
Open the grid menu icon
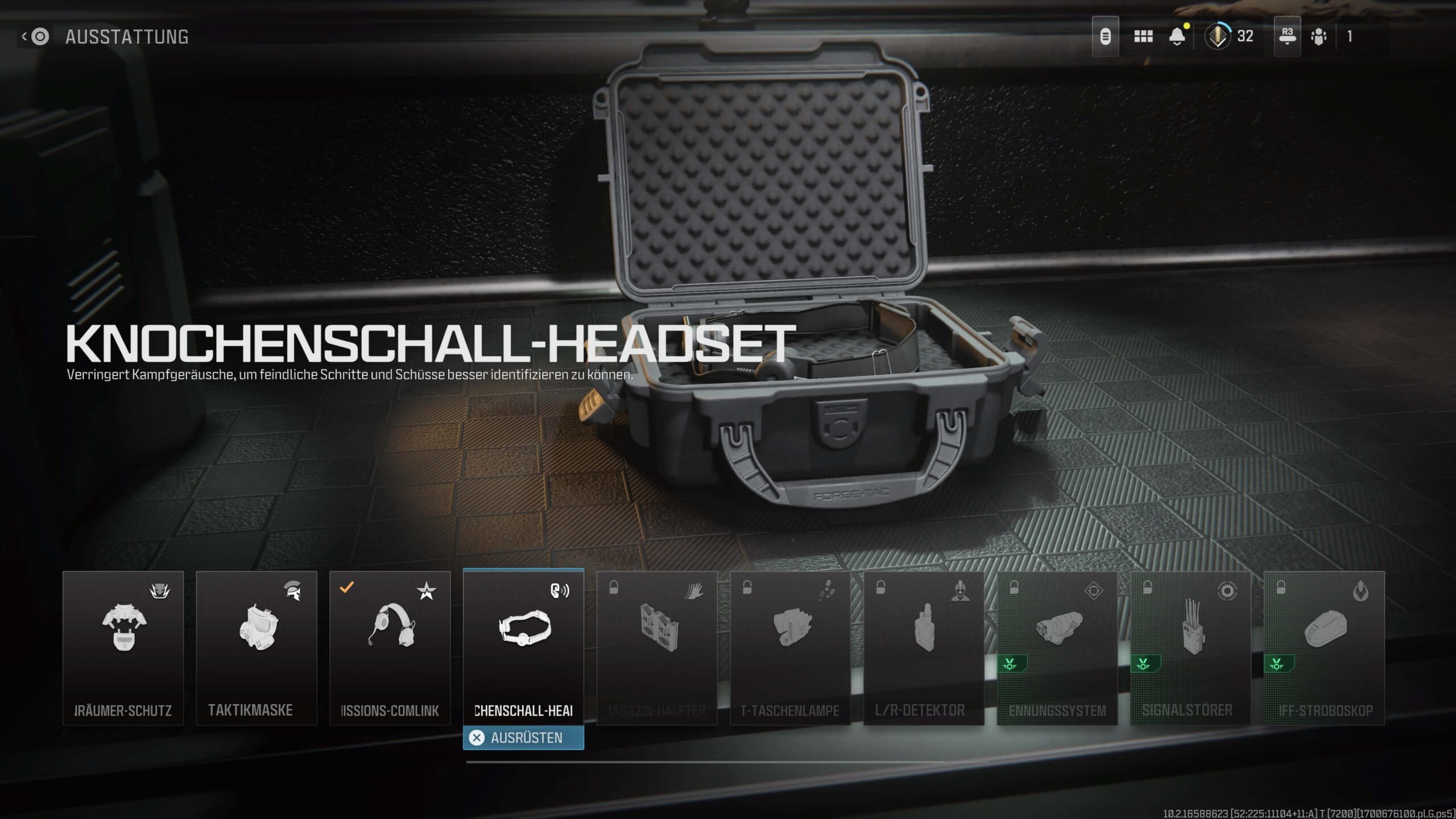coord(1143,36)
